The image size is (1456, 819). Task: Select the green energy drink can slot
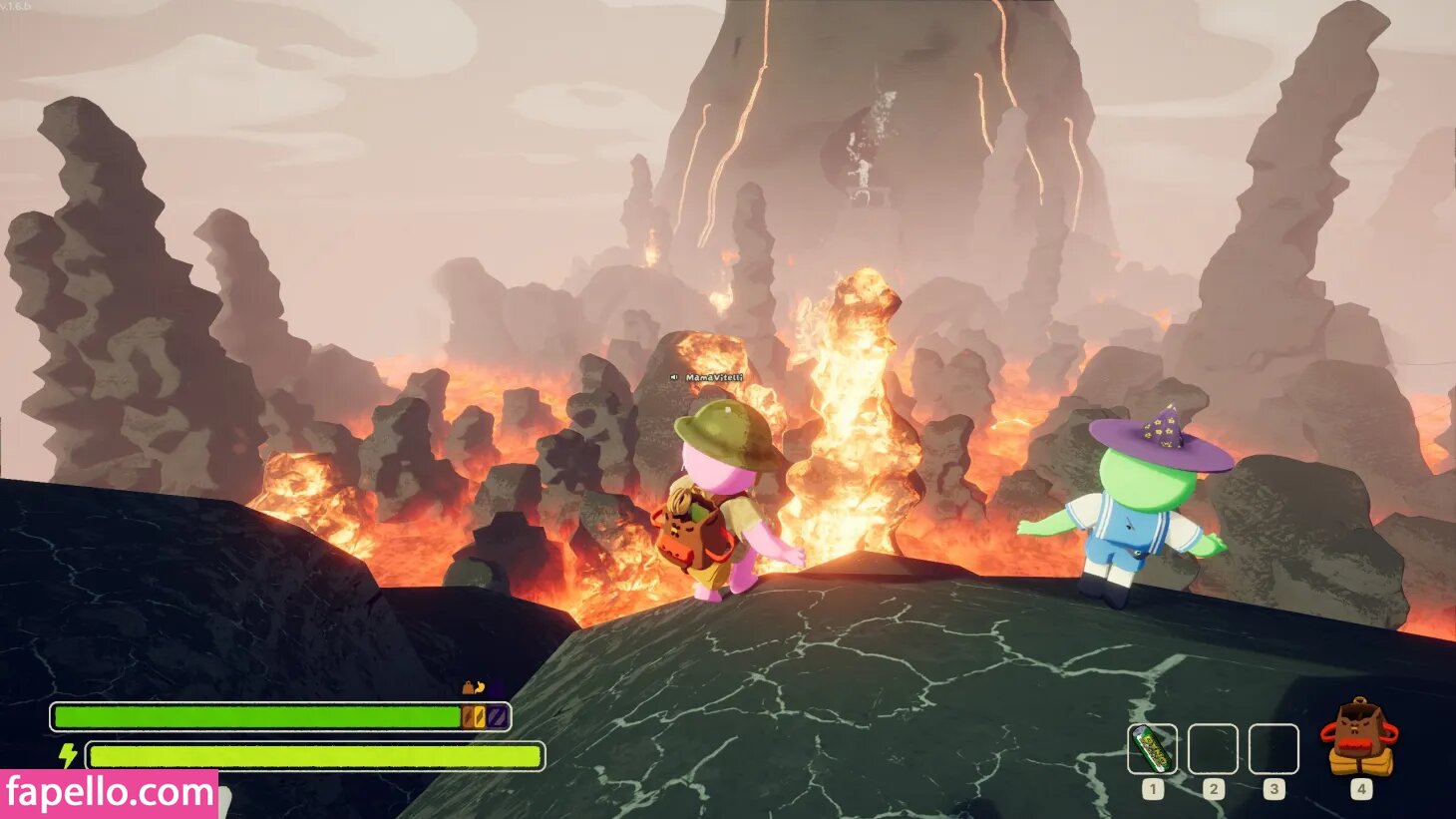point(1152,749)
